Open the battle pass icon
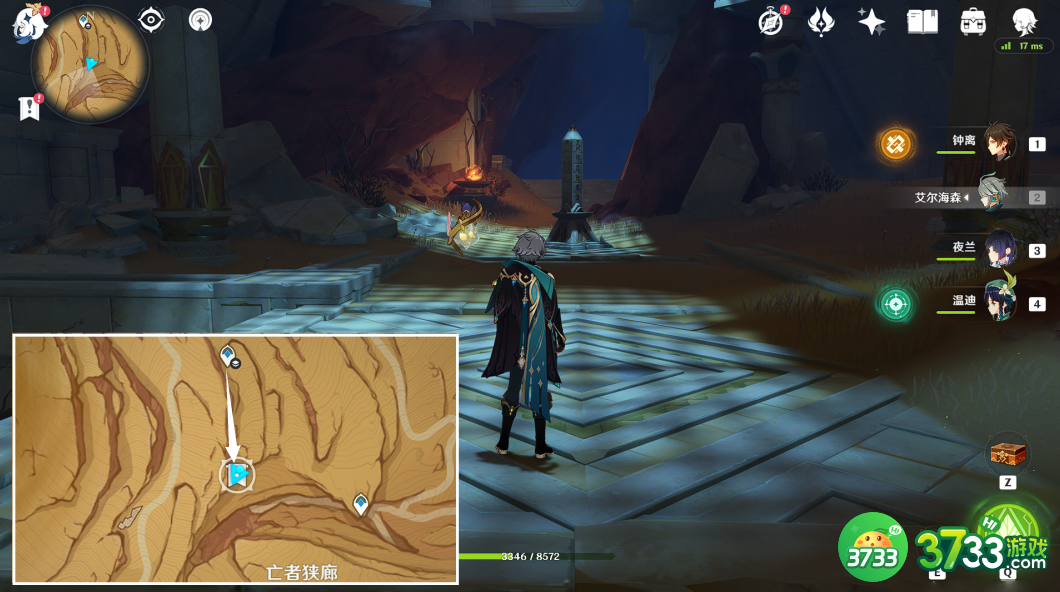Screen dimensions: 1060x592 coord(821,22)
